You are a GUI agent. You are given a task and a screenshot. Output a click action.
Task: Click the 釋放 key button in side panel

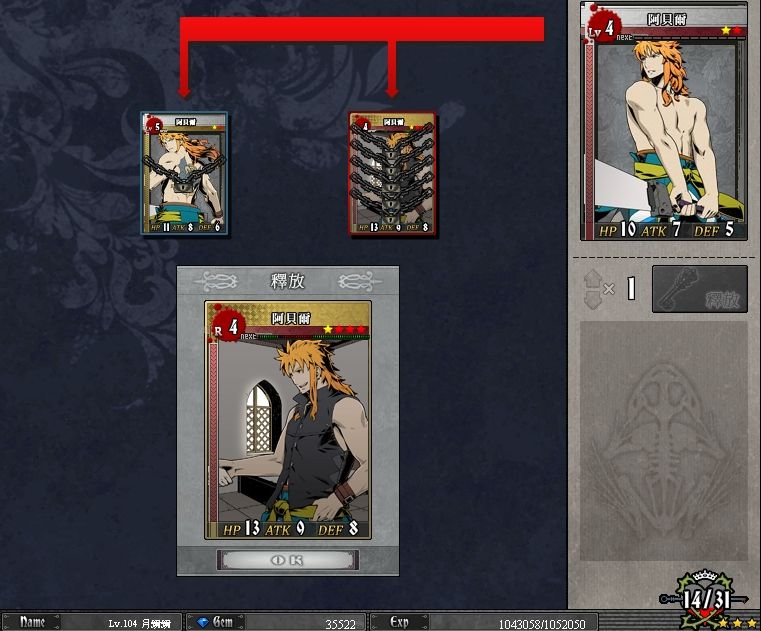[x=699, y=289]
